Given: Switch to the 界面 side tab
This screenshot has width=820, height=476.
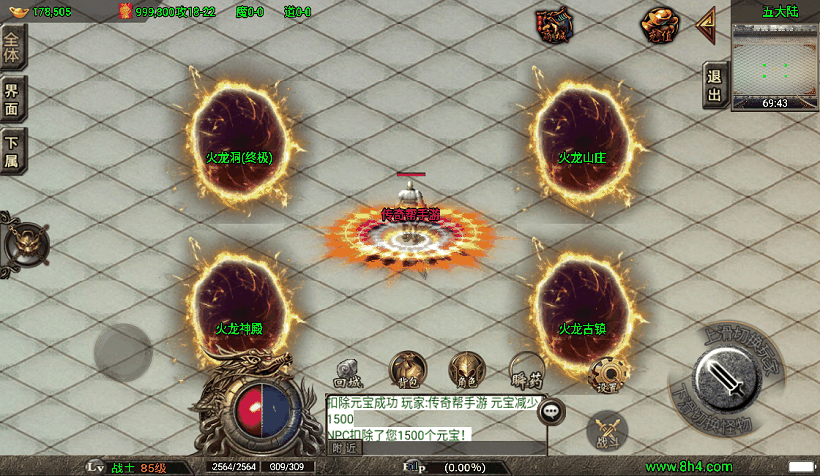Looking at the screenshot, I should pos(13,98).
